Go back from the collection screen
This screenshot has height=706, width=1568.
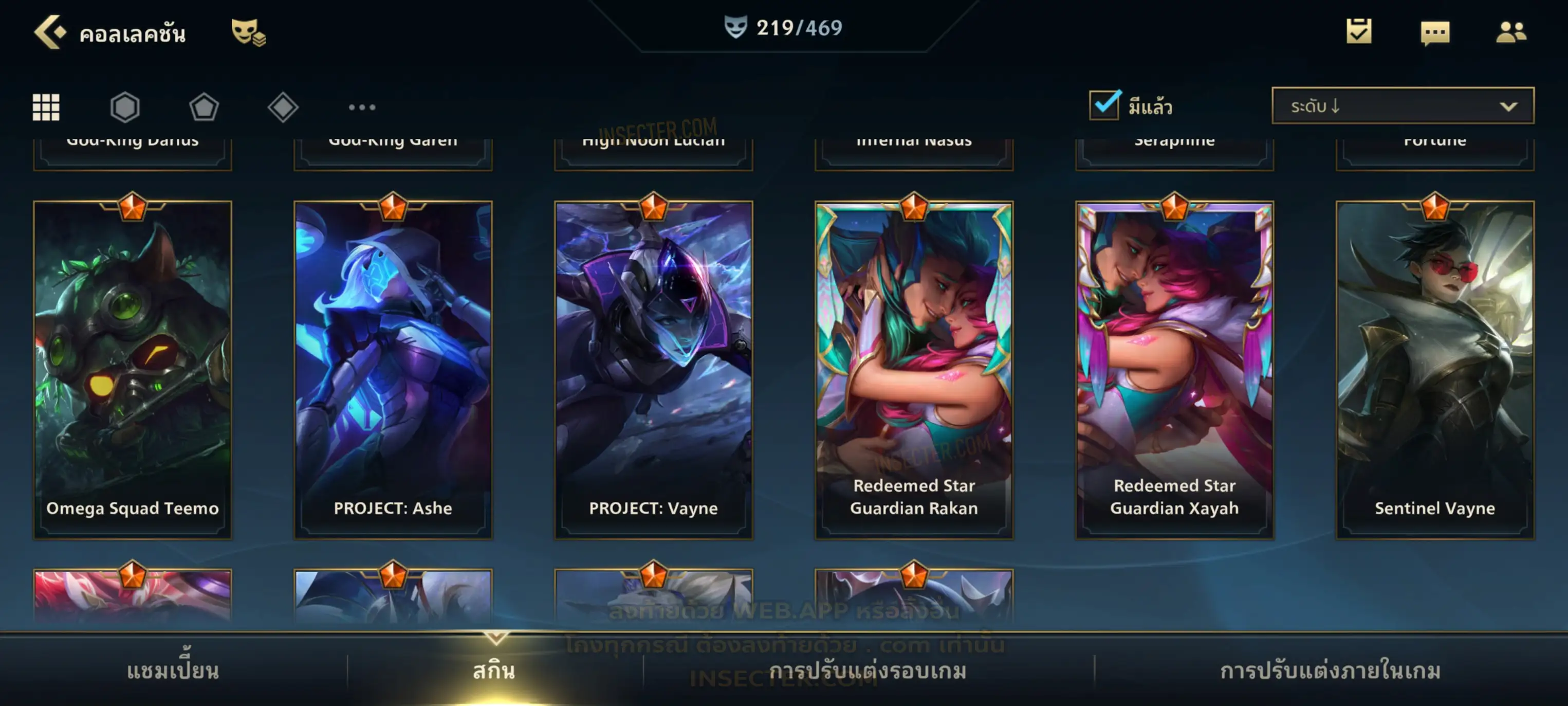point(50,32)
